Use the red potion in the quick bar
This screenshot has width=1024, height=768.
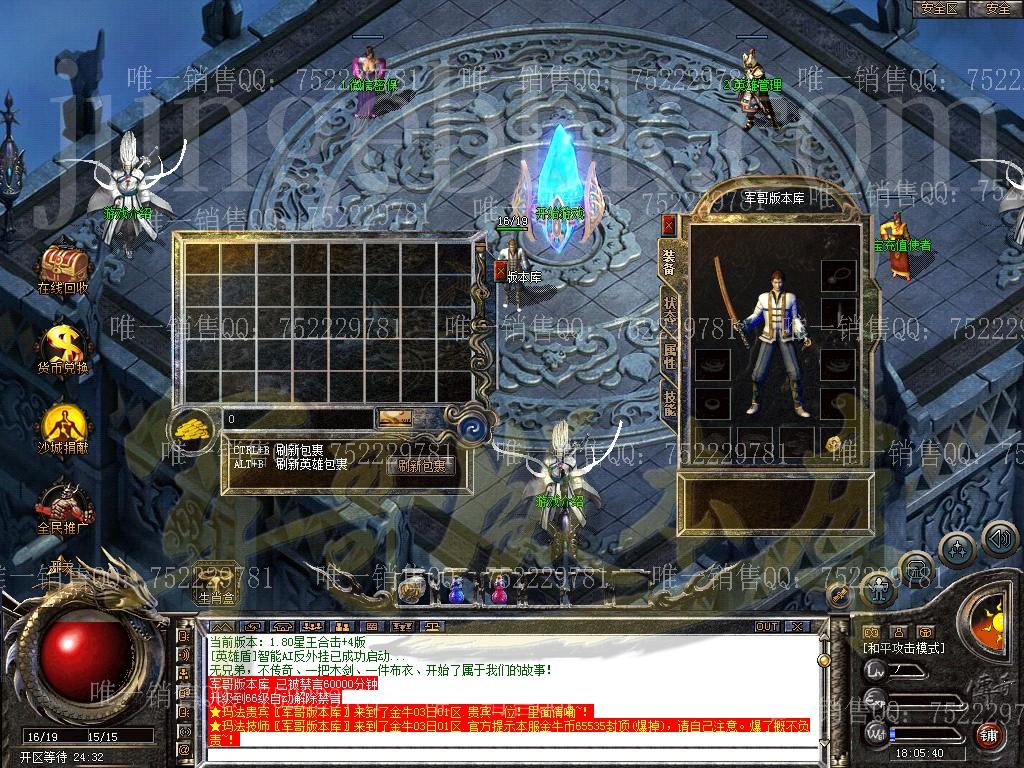tap(497, 591)
